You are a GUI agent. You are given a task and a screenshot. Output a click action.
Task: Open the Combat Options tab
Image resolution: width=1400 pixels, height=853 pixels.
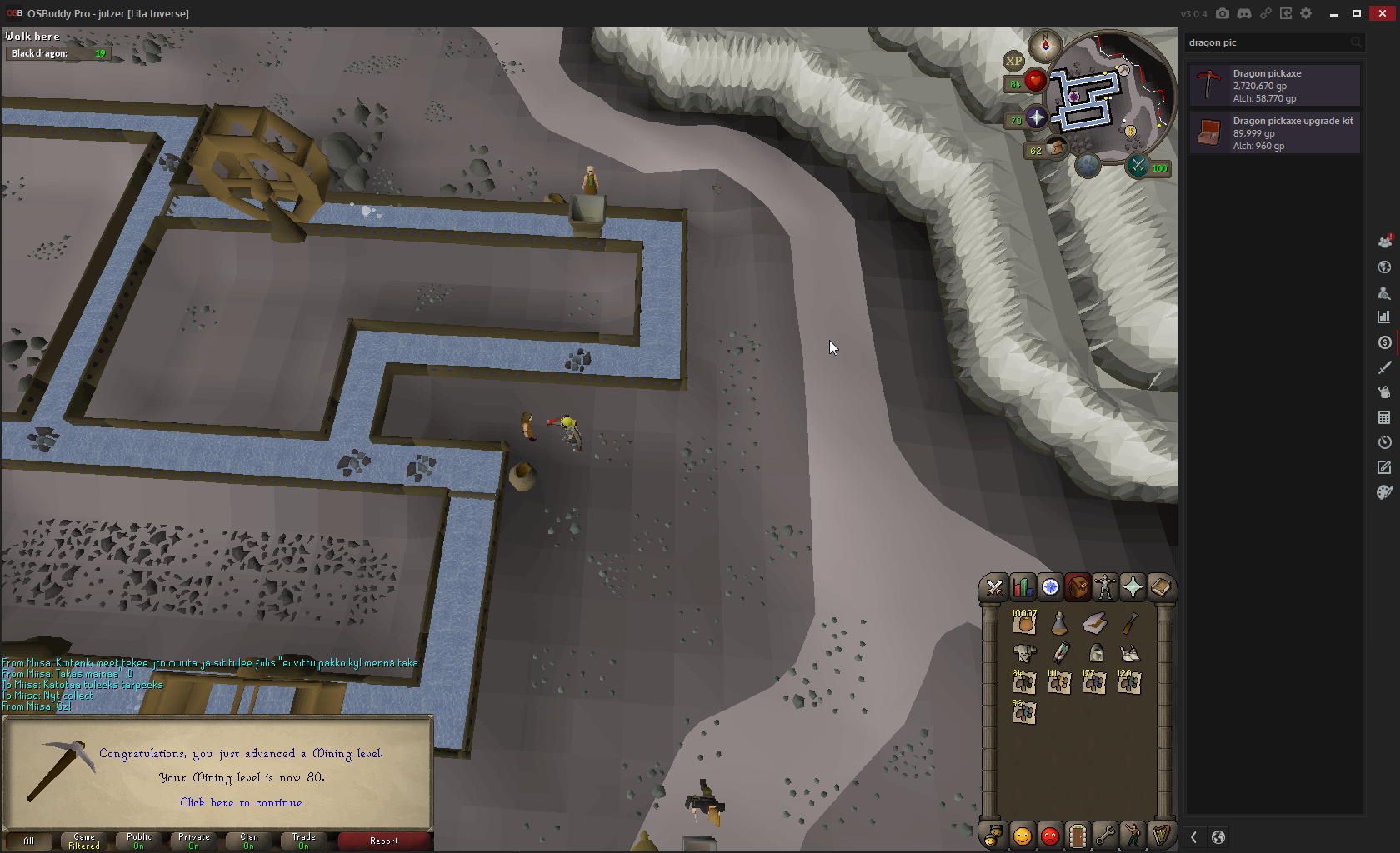click(x=994, y=588)
